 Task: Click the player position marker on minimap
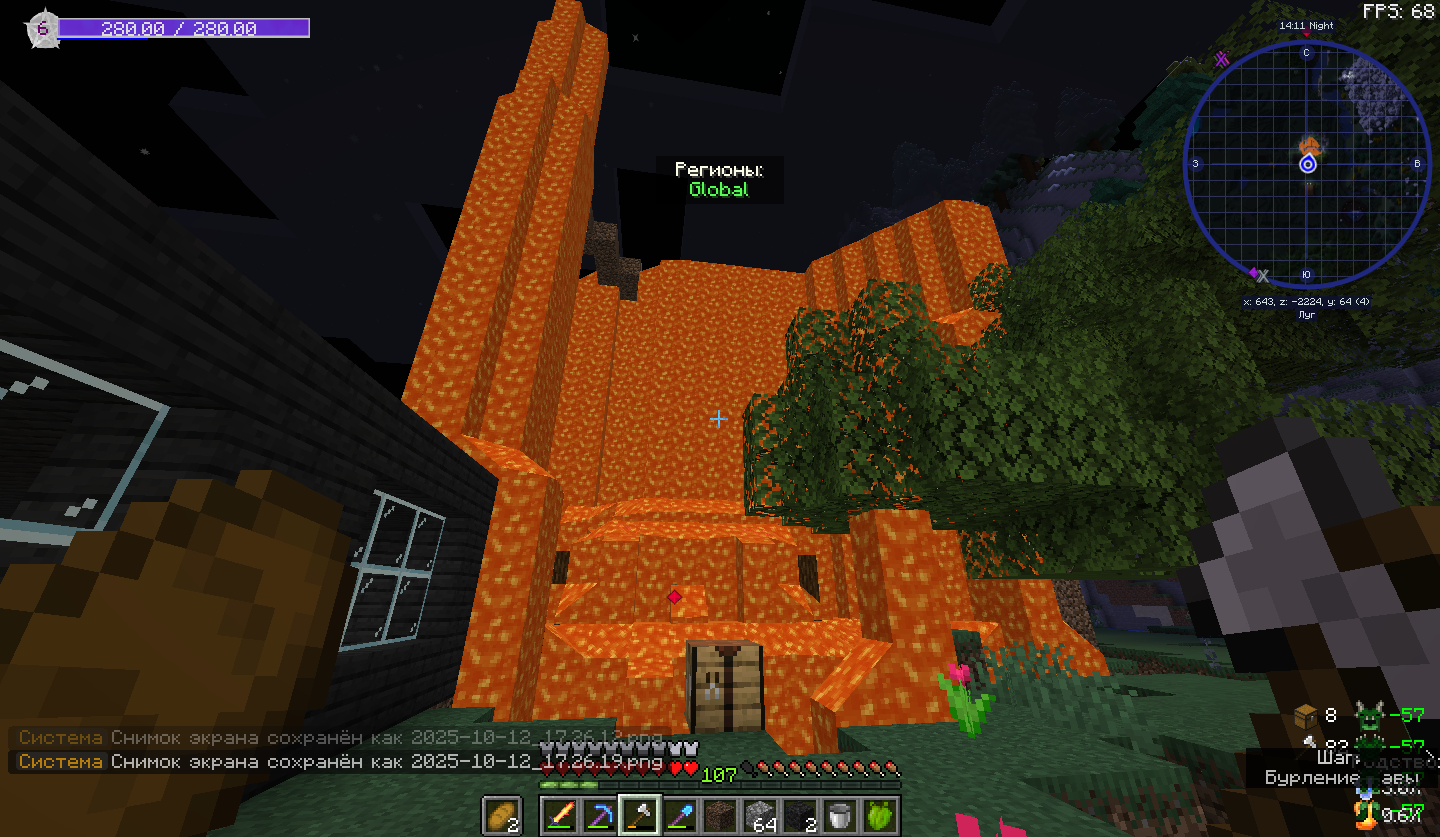[x=1307, y=165]
